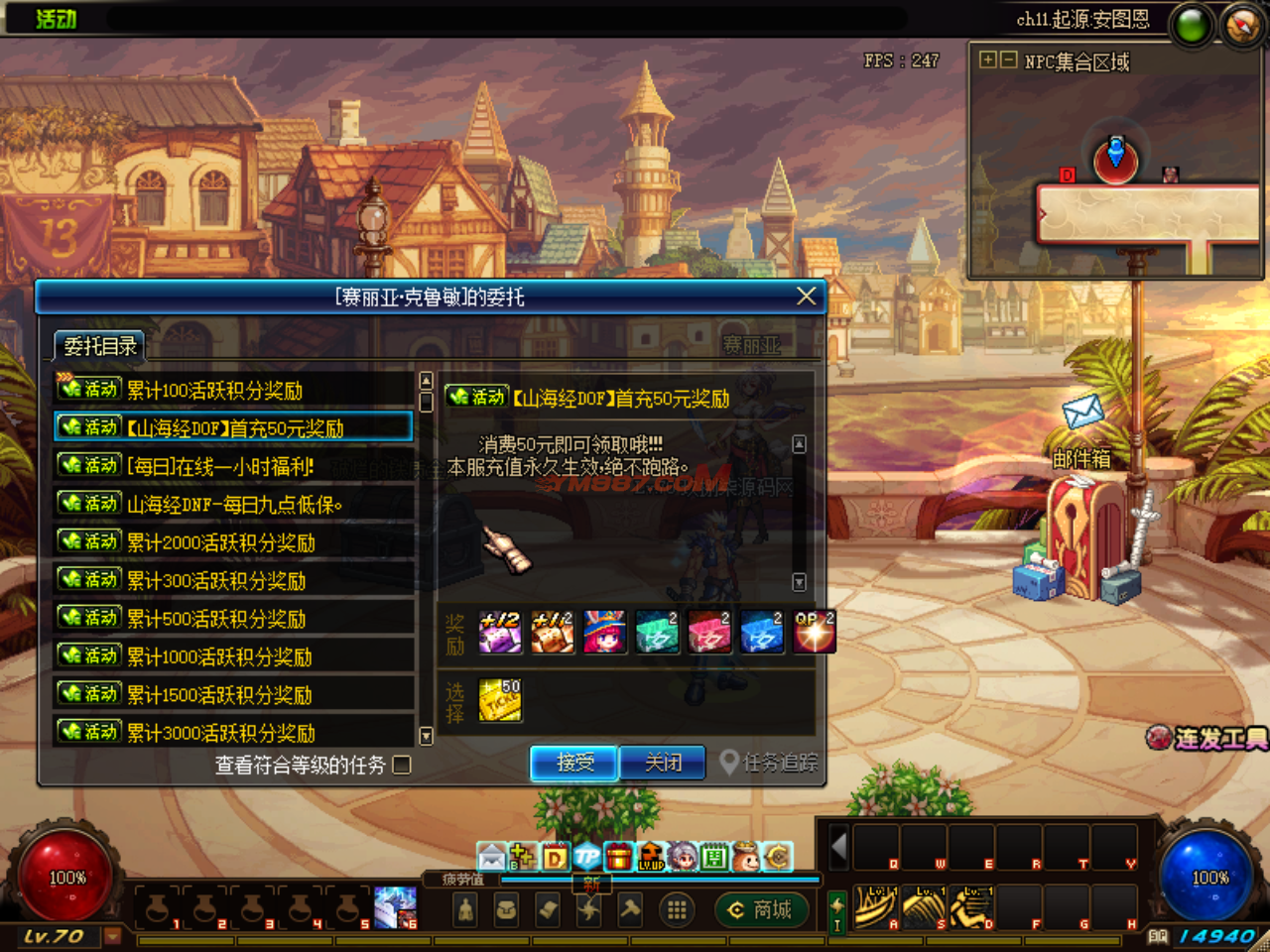This screenshot has height=952, width=1270.
Task: Select 累计100活跃积分奖励 quest entry
Action: tap(233, 390)
